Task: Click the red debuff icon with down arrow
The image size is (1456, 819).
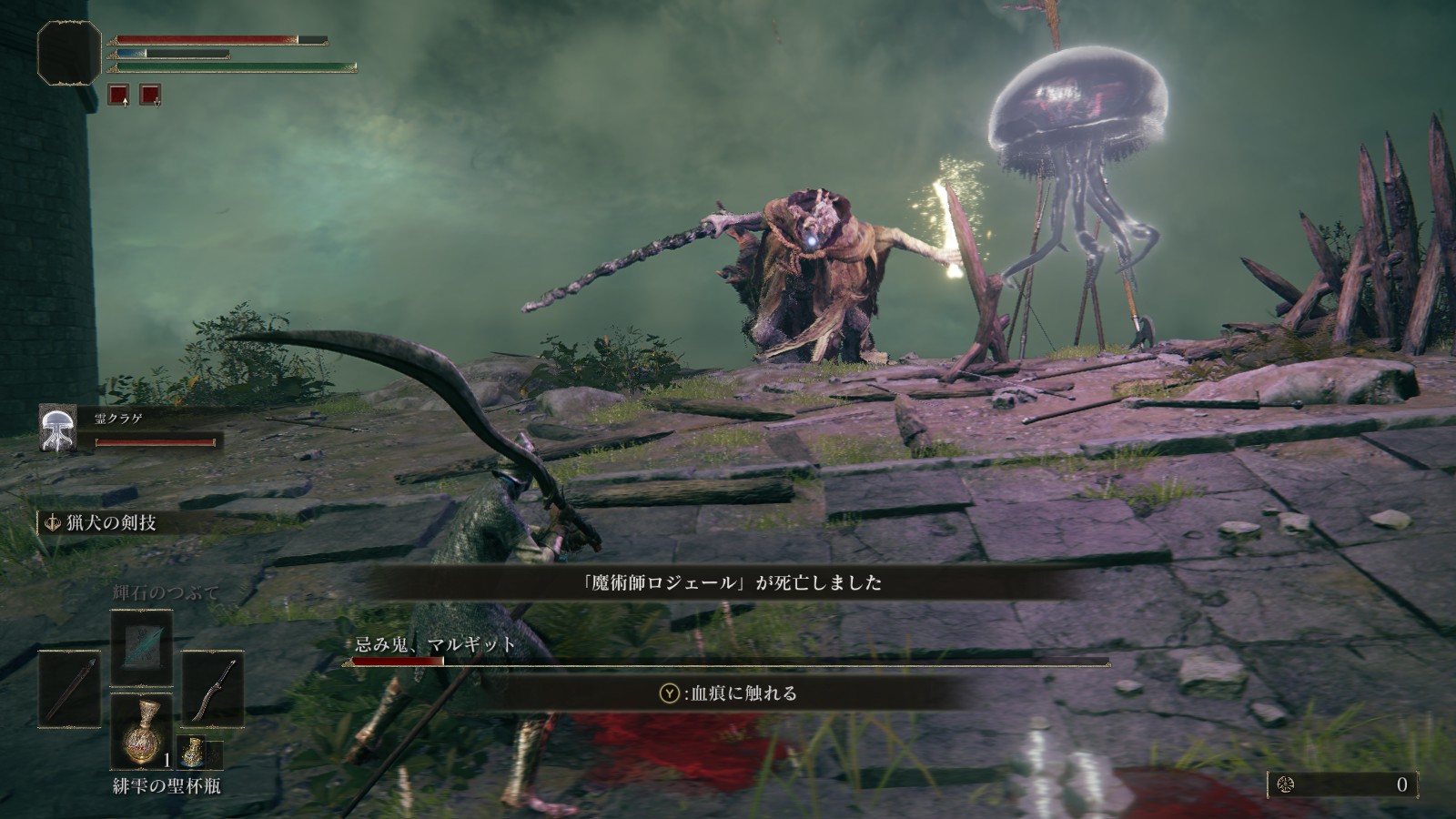Action: 150,95
